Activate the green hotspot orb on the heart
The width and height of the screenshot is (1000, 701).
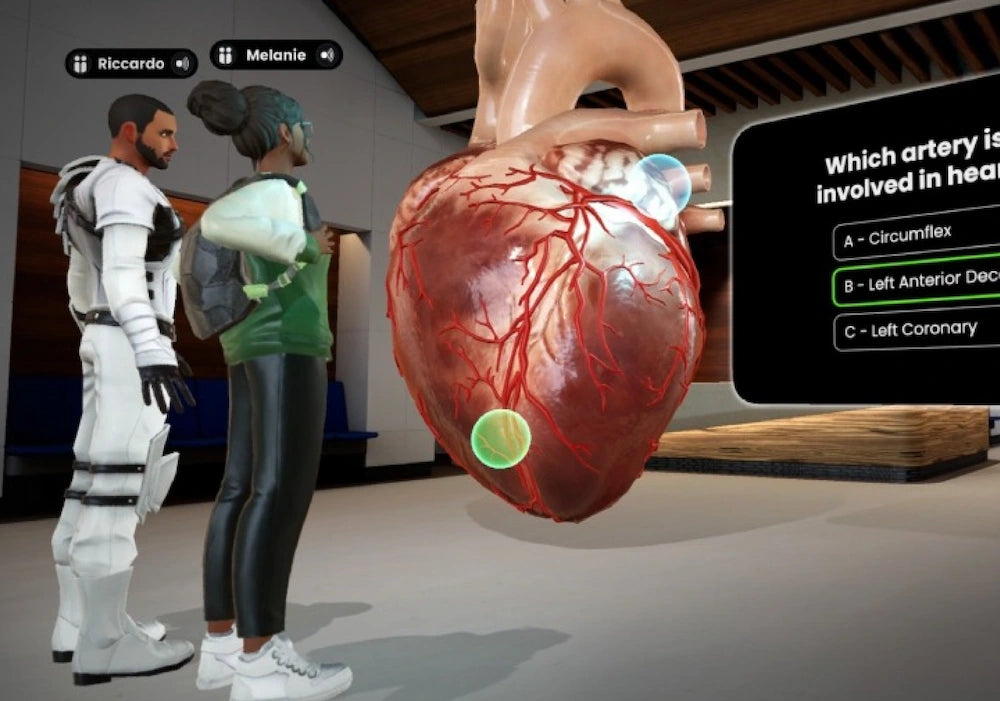tap(501, 438)
